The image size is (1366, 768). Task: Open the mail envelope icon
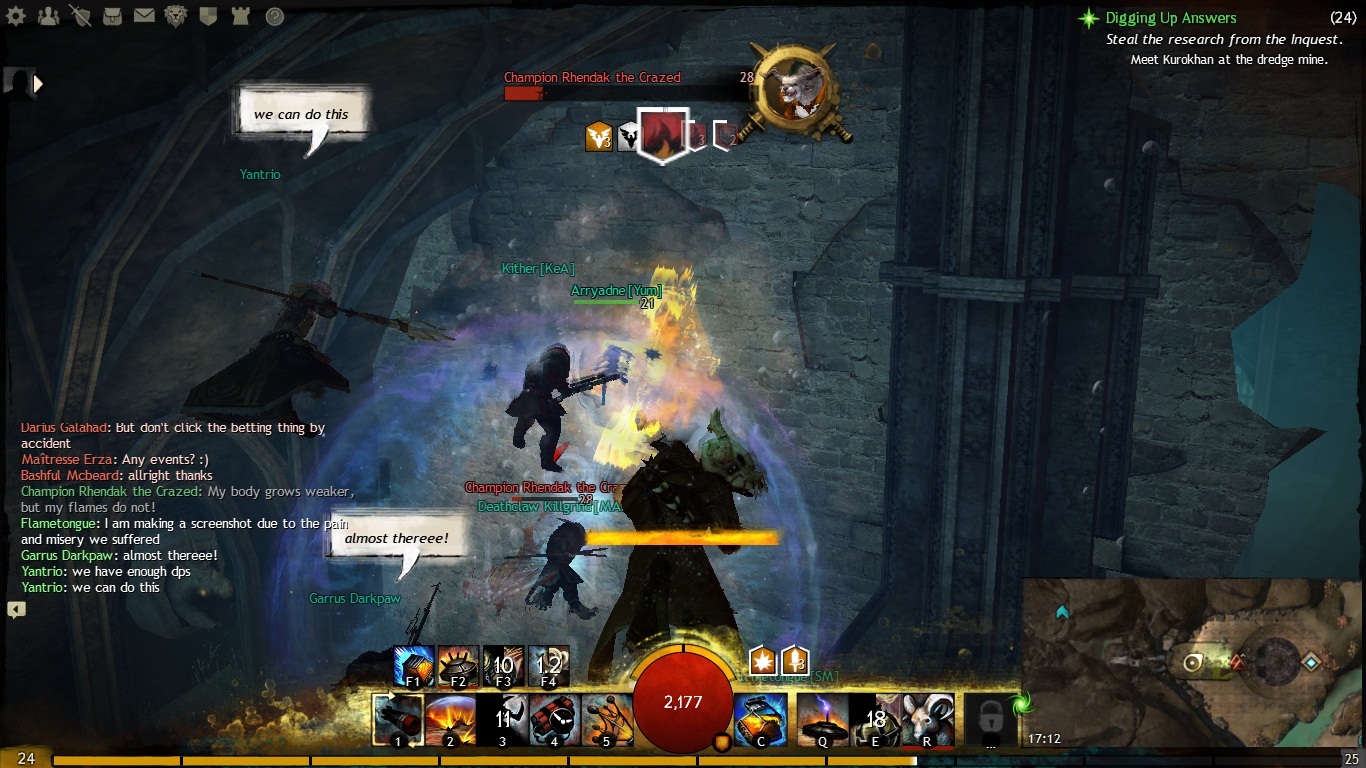[x=144, y=16]
